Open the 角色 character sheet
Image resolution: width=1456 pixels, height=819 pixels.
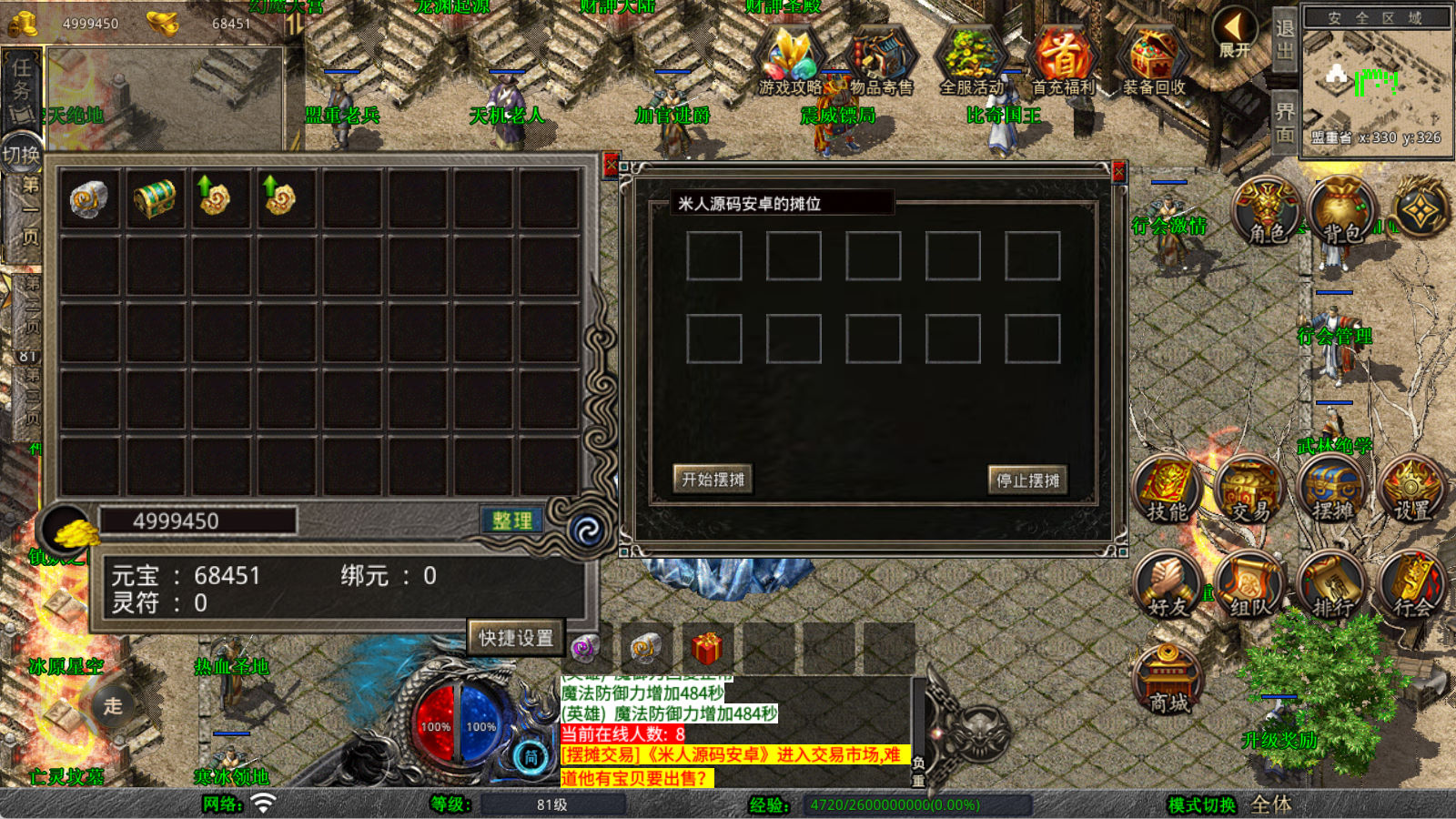point(1266,212)
